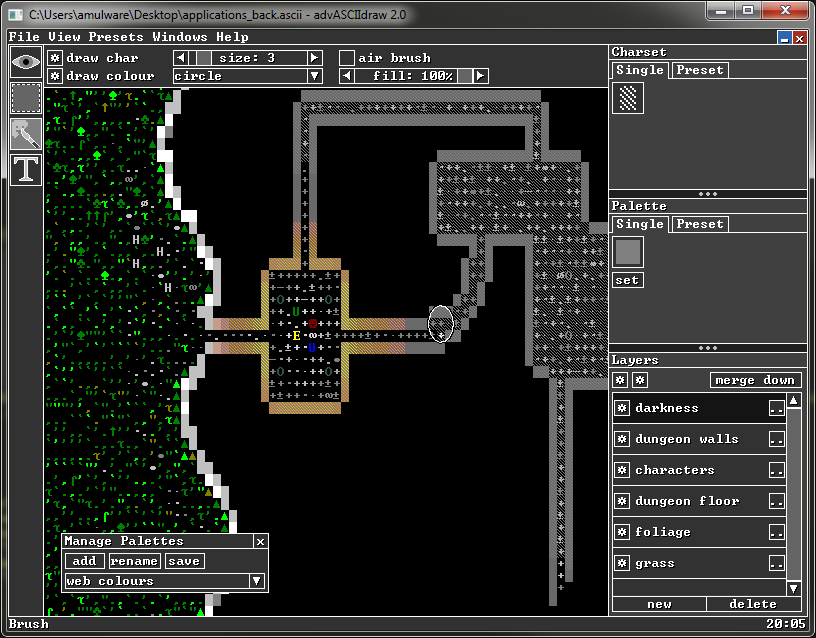Enable the air brush checkbox
Viewport: 816px width, 638px height.
tap(347, 58)
